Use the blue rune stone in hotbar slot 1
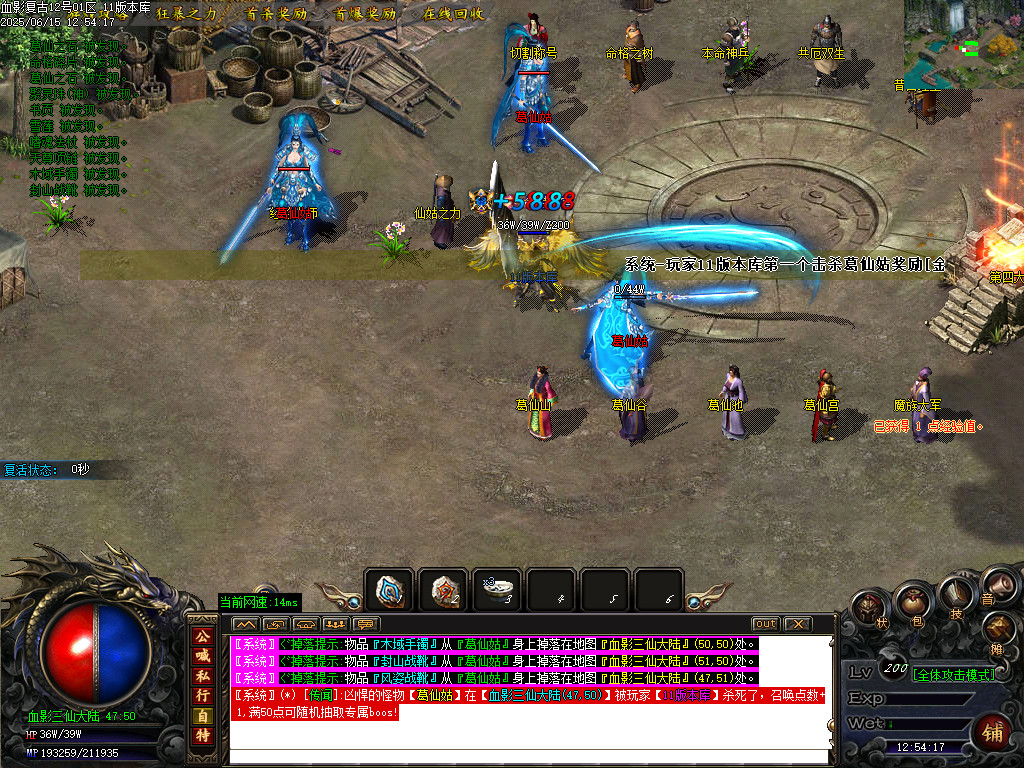Screen dimensions: 1024x768 click(x=389, y=591)
